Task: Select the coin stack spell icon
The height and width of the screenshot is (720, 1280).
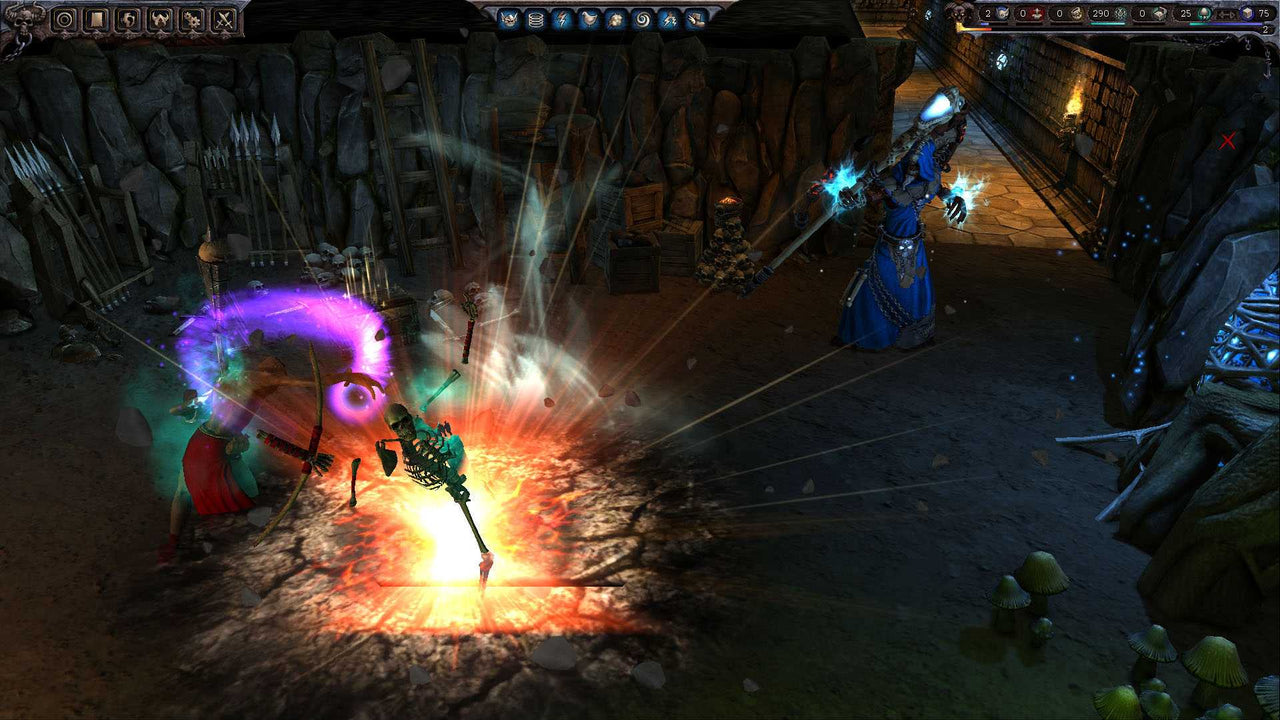Action: coord(535,19)
